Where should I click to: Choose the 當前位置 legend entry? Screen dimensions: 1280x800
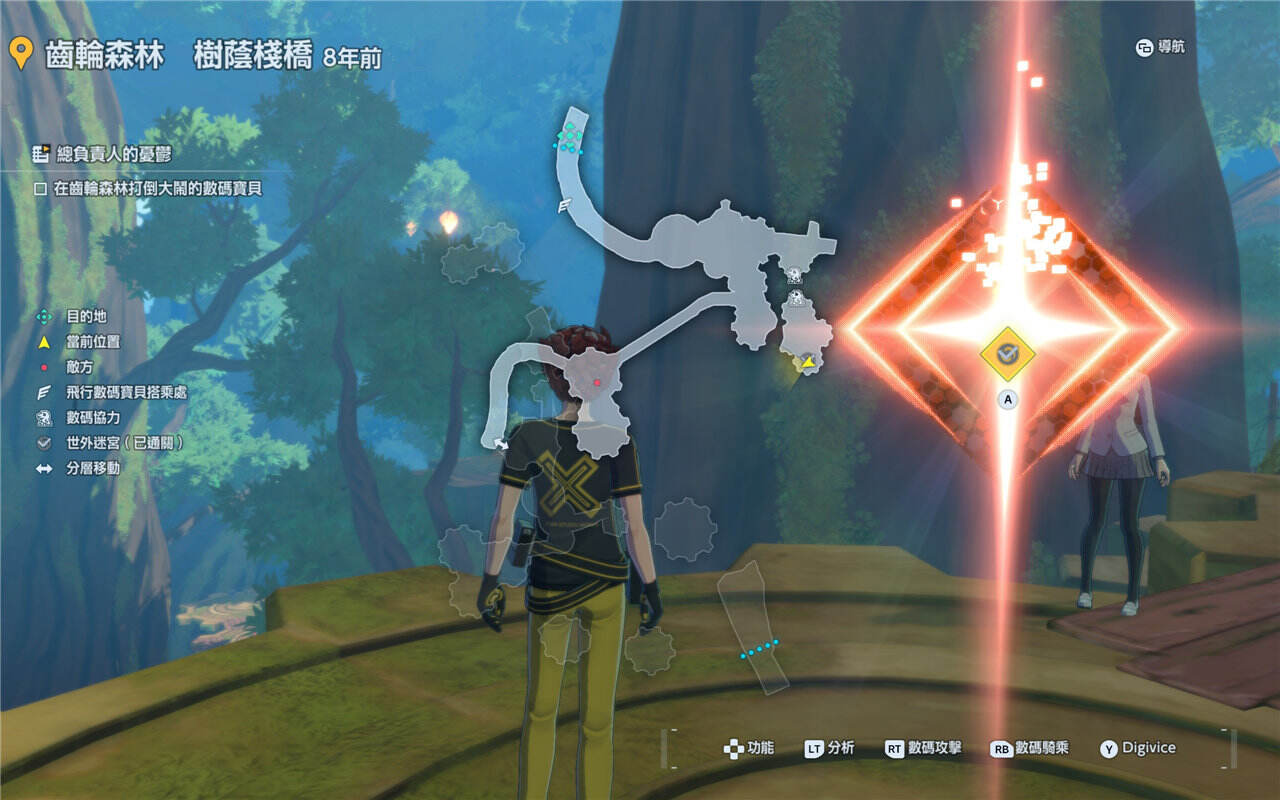[x=93, y=342]
